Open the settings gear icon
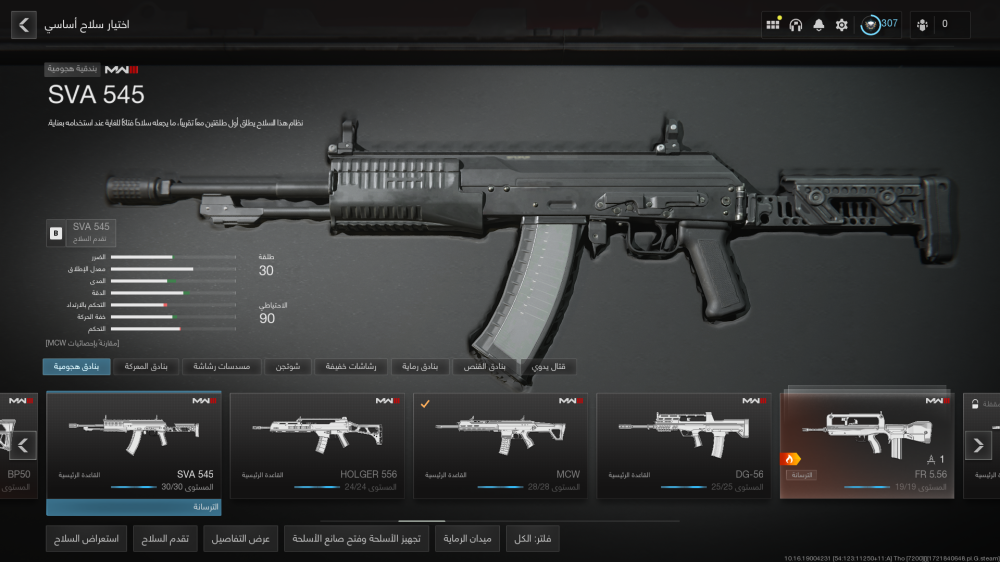This screenshot has height=562, width=1000. [x=841, y=24]
